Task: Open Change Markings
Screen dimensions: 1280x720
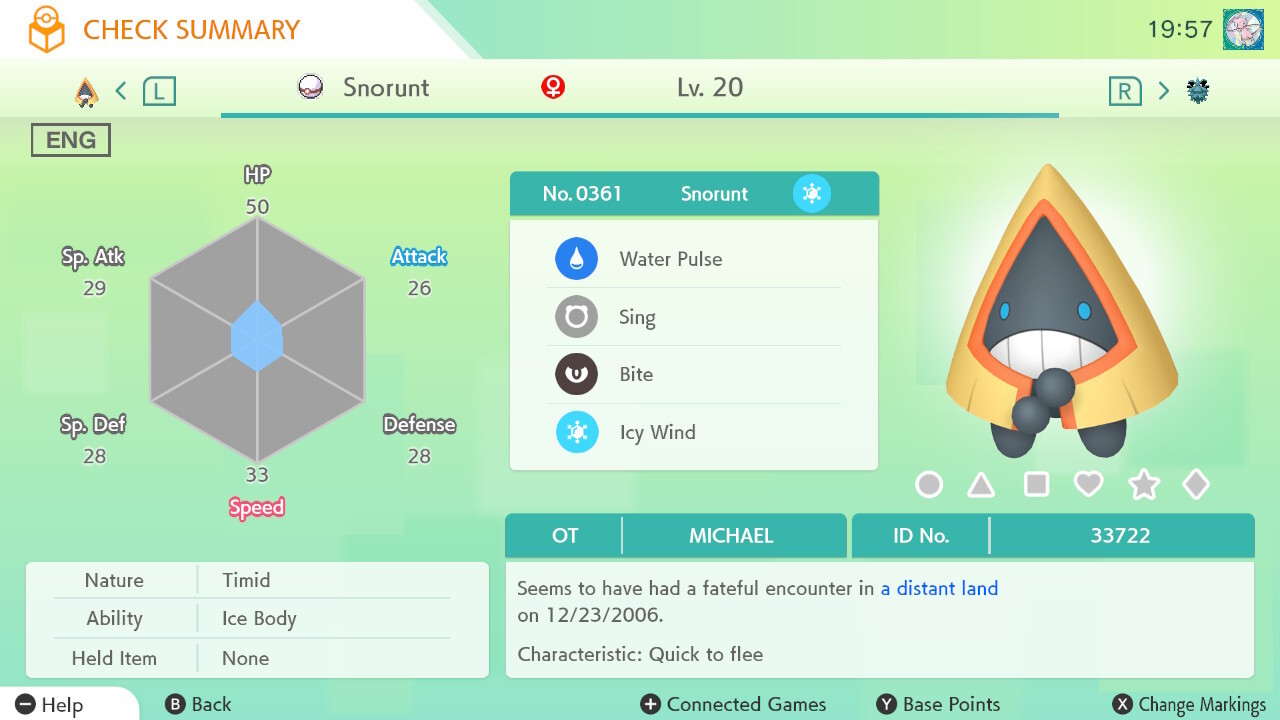Action: click(x=1189, y=704)
